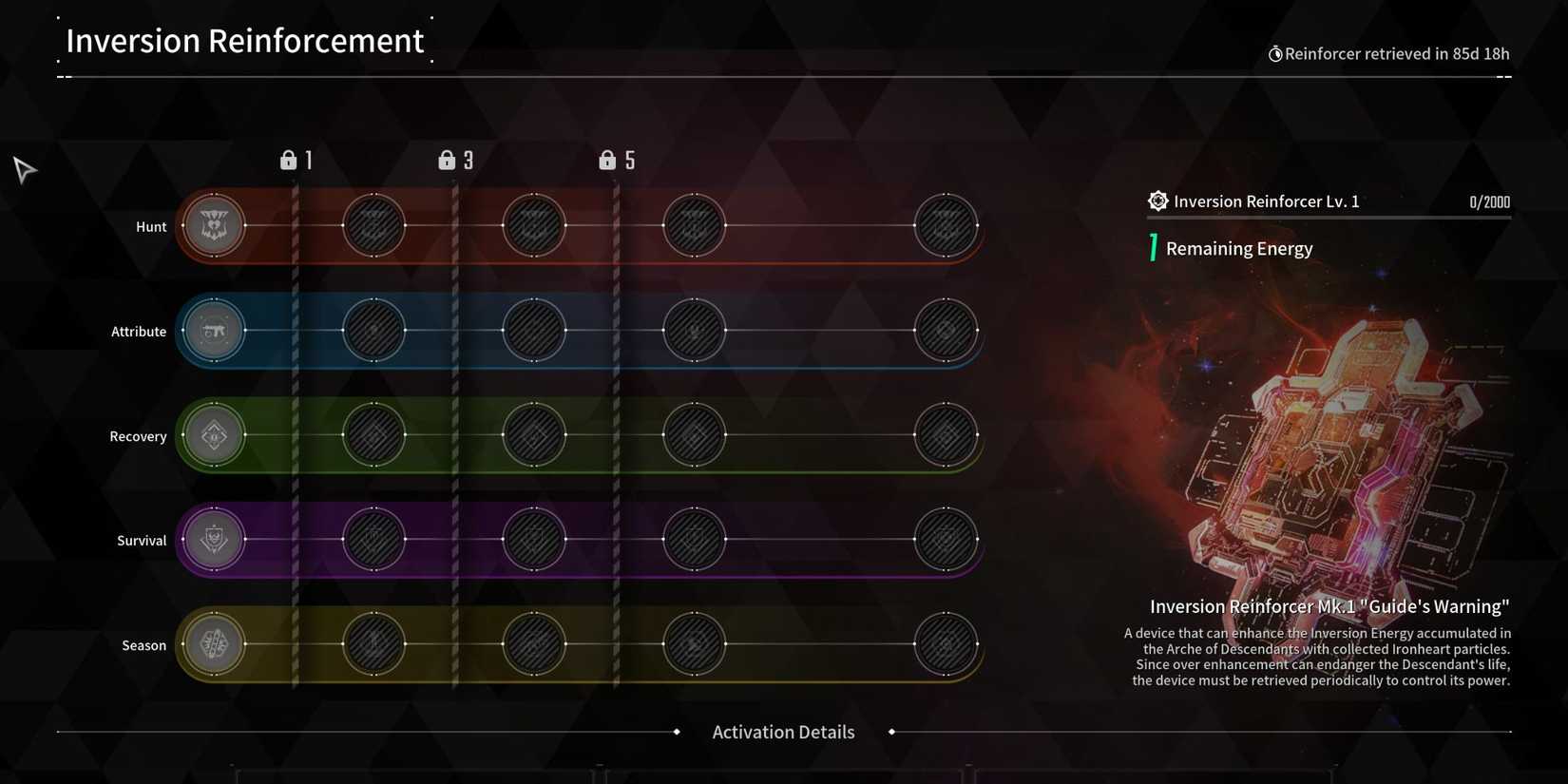Click the lock icon above level 5 column
This screenshot has width=1568, height=784.
click(x=607, y=160)
